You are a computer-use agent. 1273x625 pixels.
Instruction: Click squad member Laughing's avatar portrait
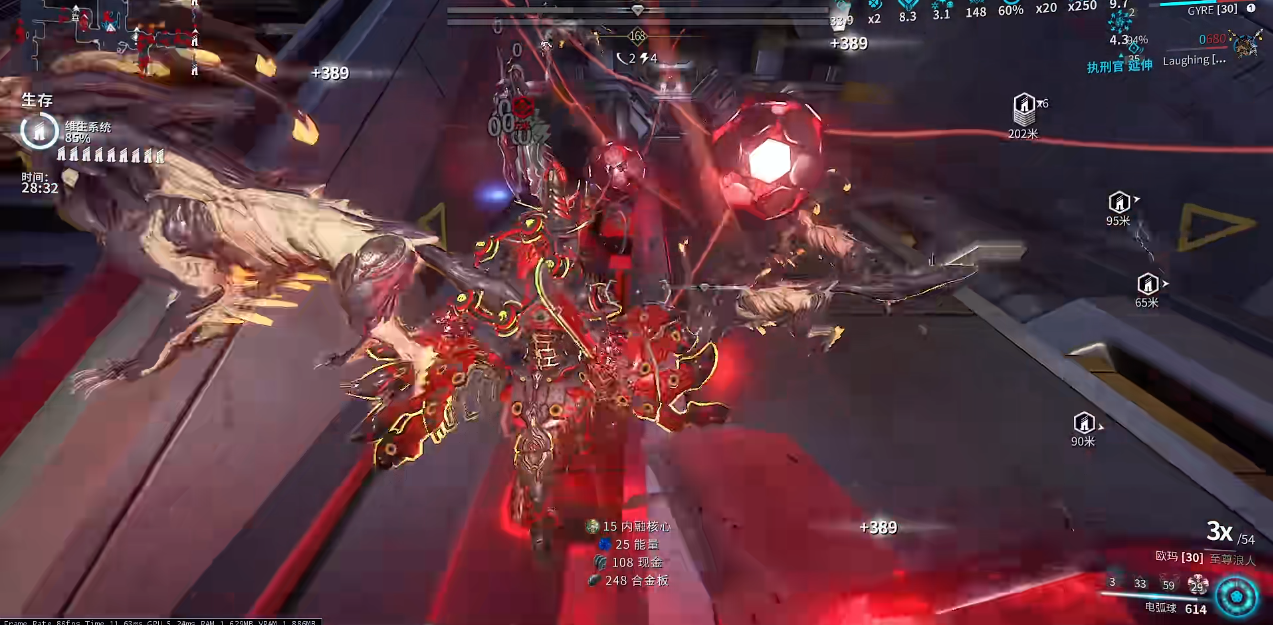pos(1246,44)
